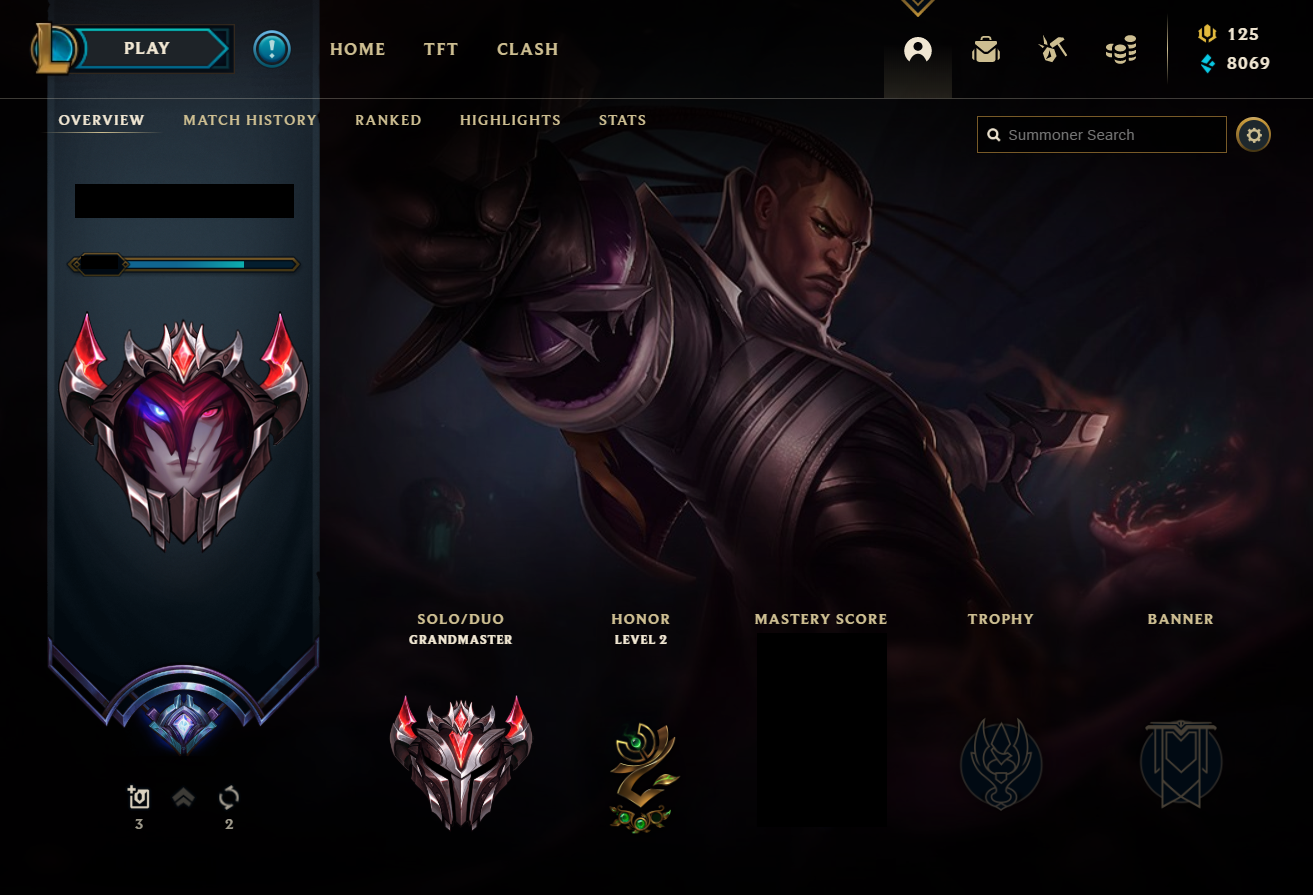
Task: Go to the TFT section
Action: (440, 49)
